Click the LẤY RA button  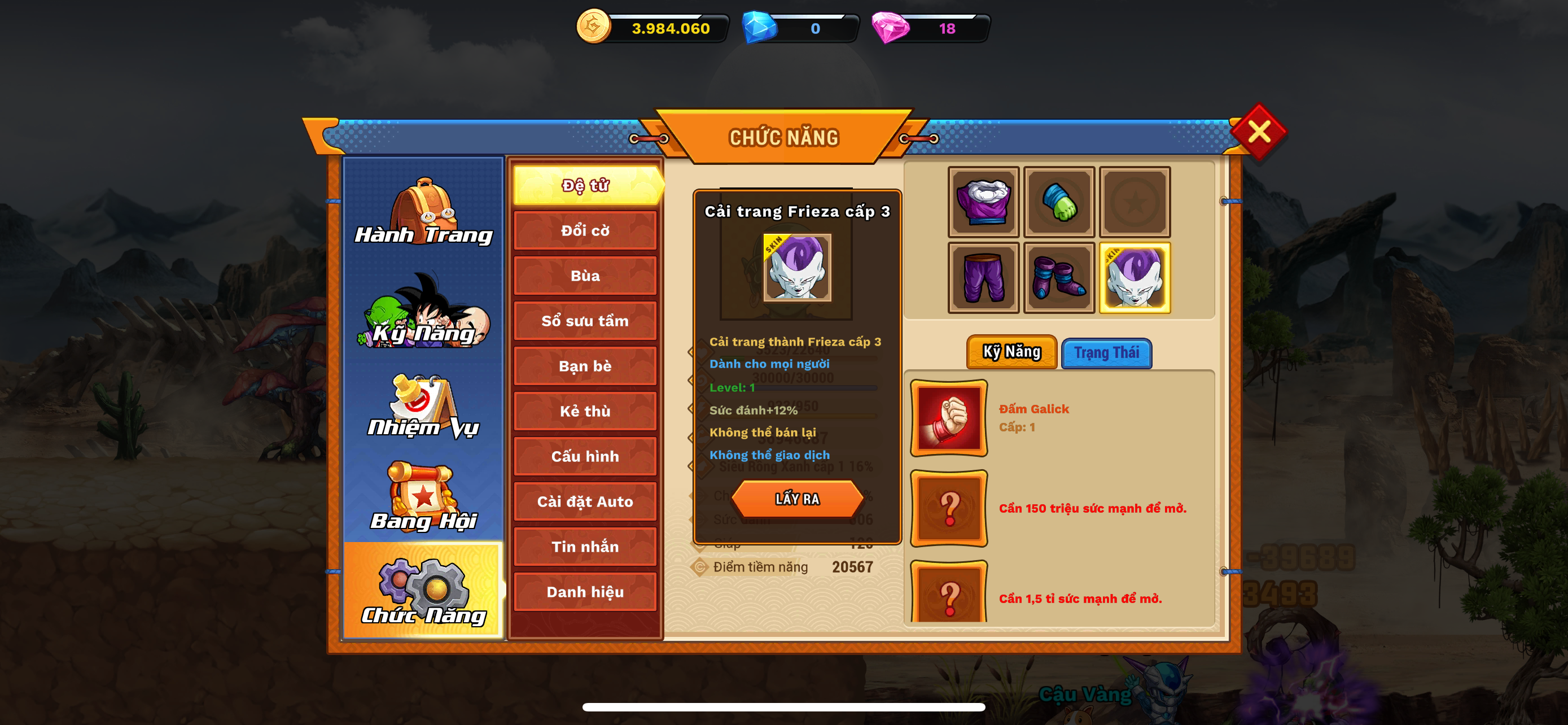pos(797,499)
